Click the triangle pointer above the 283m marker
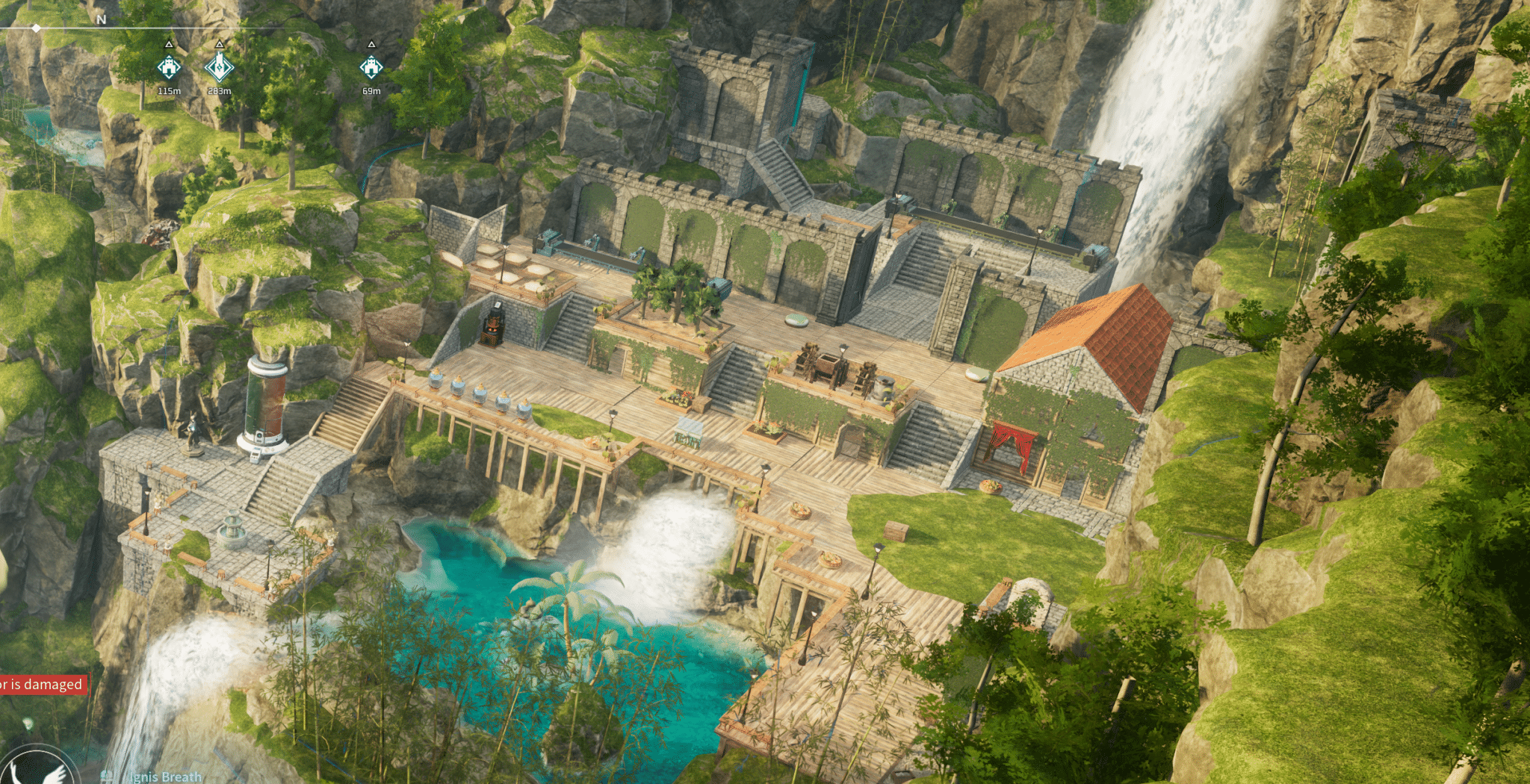 tap(219, 46)
